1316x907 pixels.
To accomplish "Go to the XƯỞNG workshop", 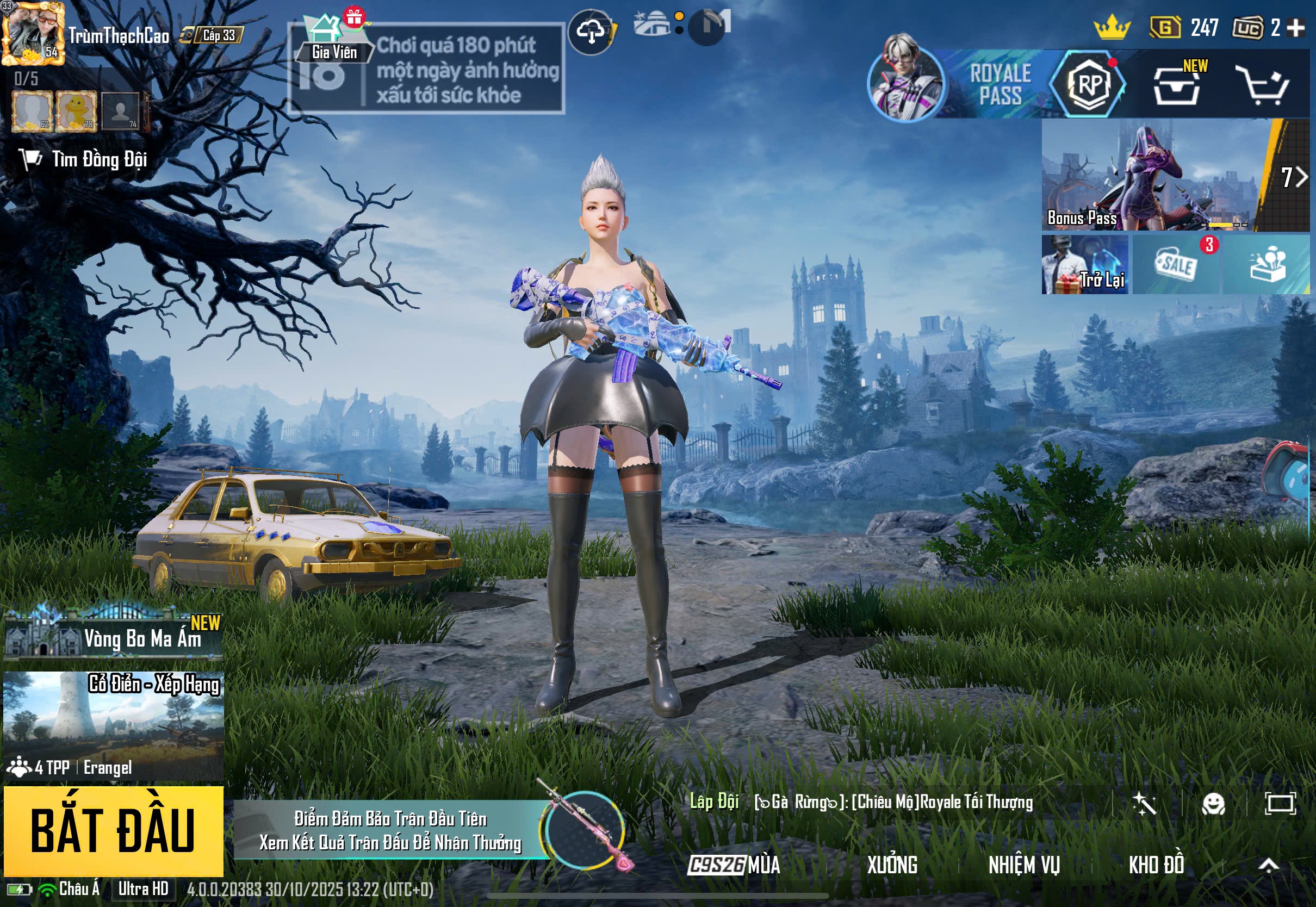I will coord(891,866).
